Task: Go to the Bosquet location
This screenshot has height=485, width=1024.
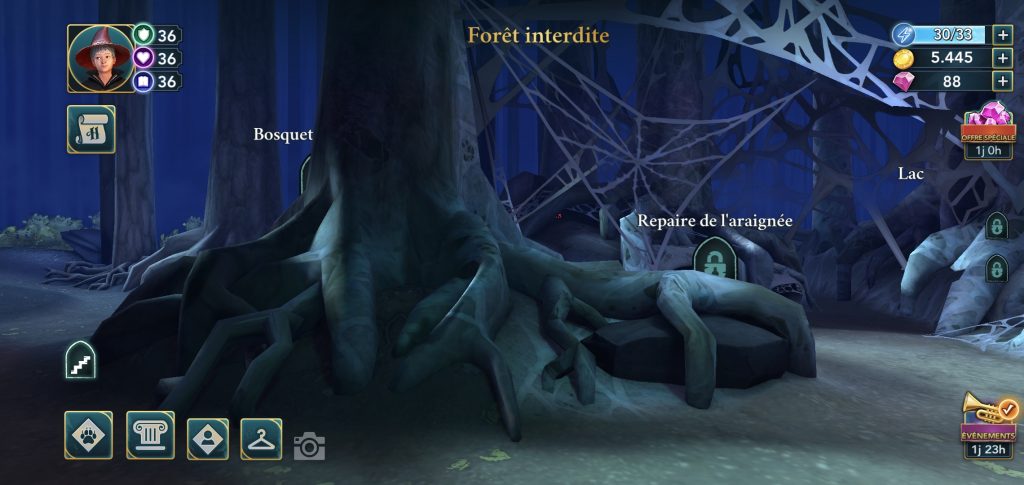Action: click(283, 135)
